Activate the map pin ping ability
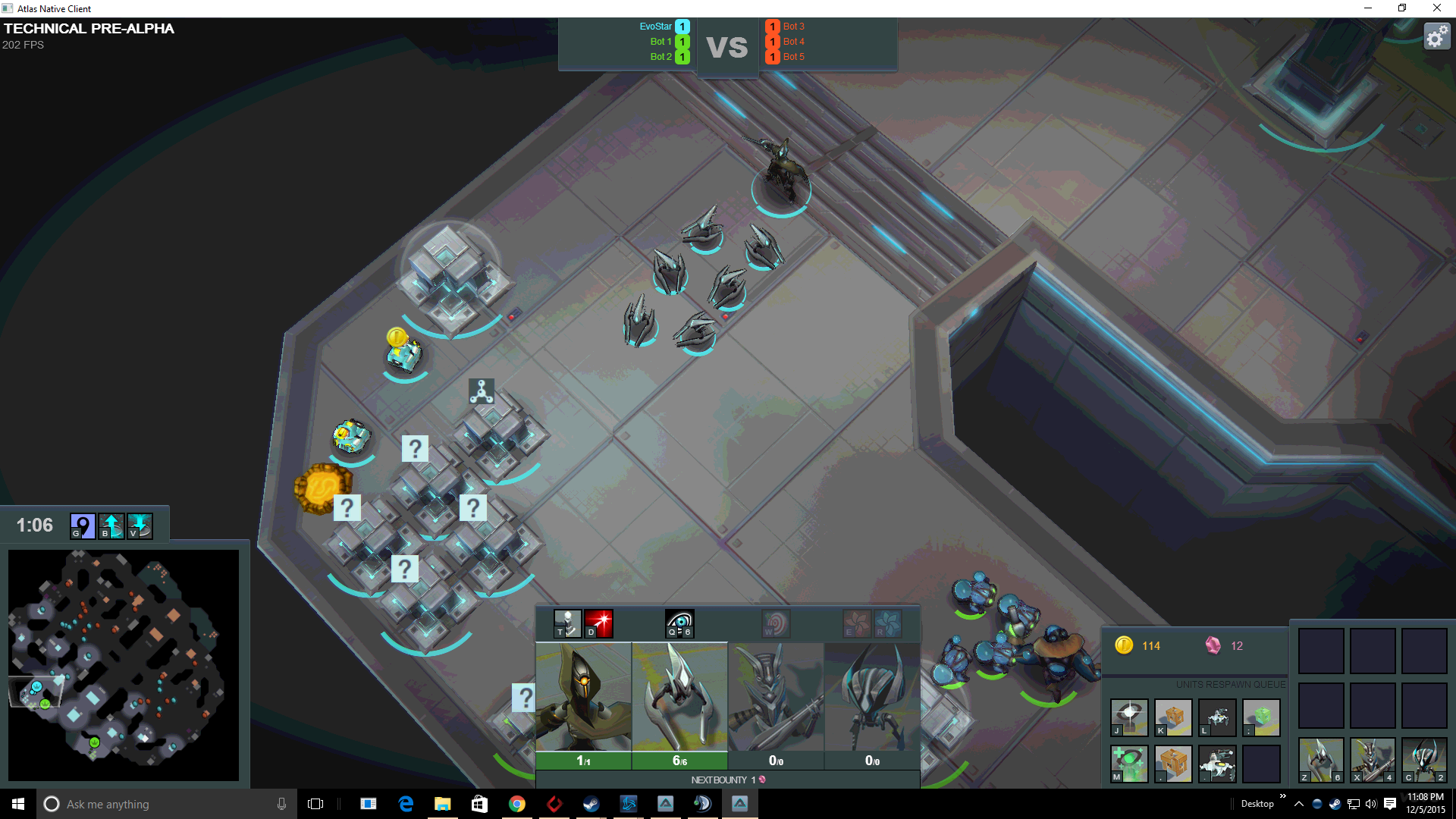Viewport: 1456px width, 819px height. click(83, 526)
